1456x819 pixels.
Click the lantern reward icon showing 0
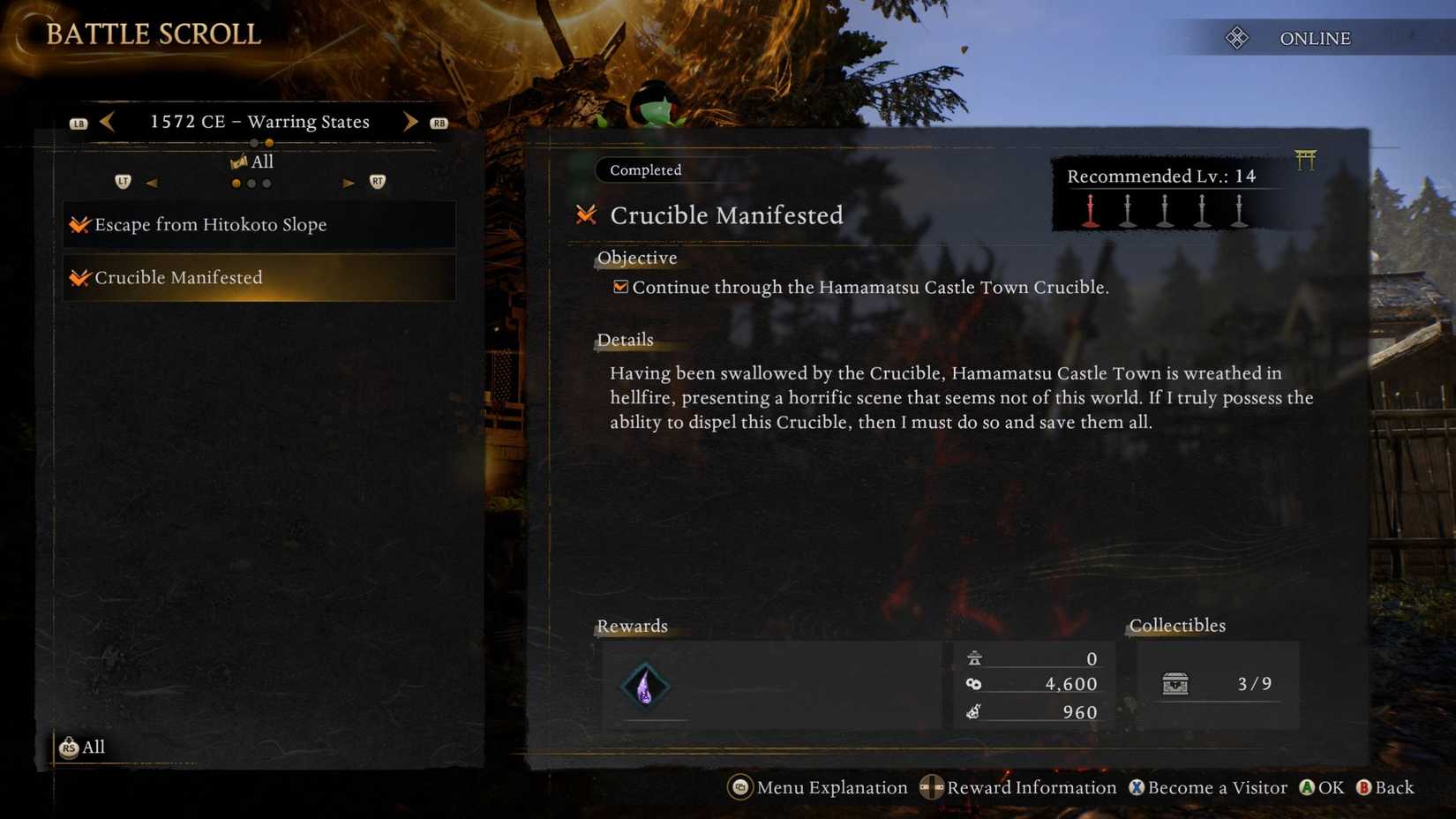(x=973, y=658)
